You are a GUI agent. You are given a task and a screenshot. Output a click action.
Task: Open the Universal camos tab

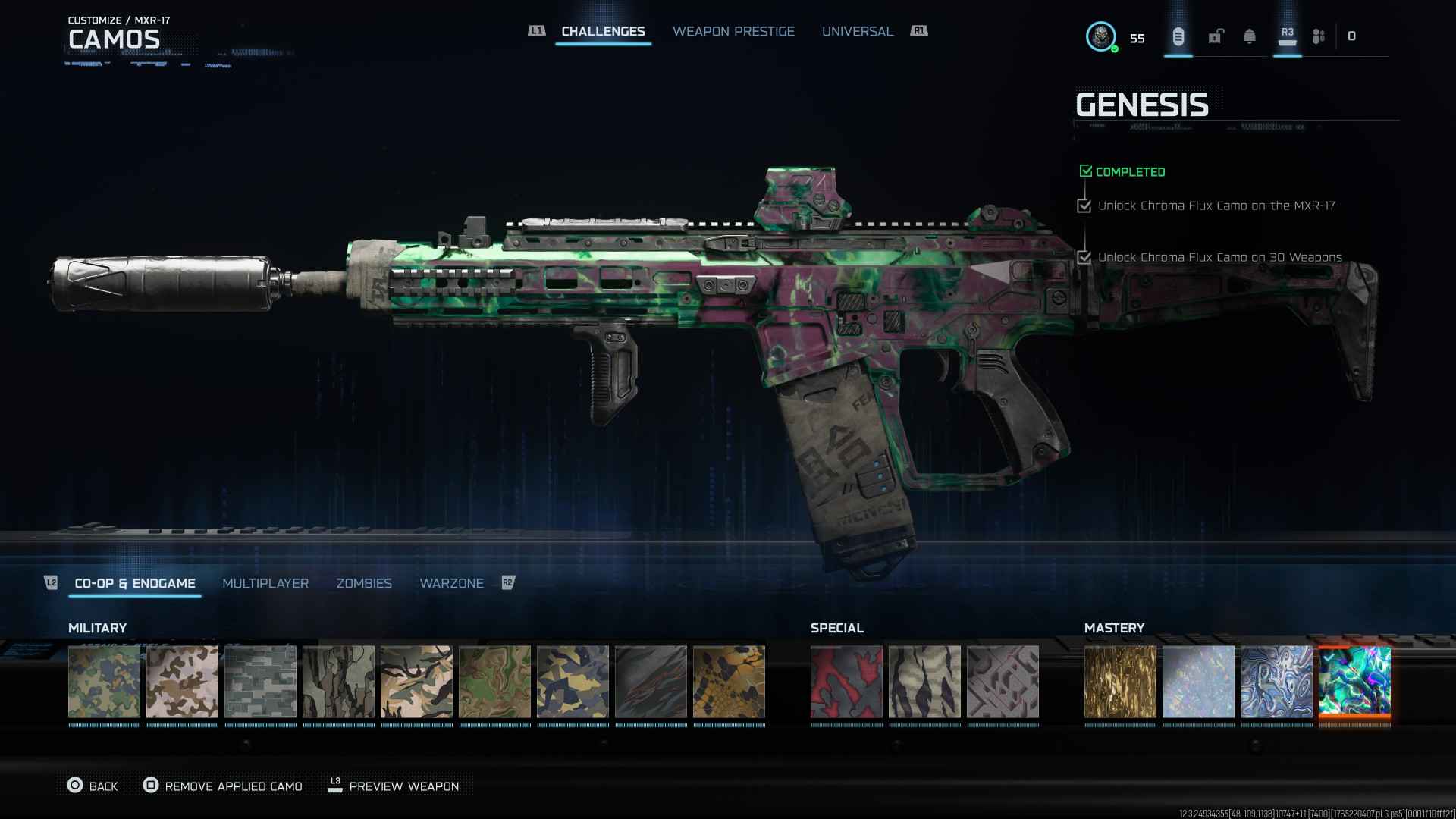857,31
